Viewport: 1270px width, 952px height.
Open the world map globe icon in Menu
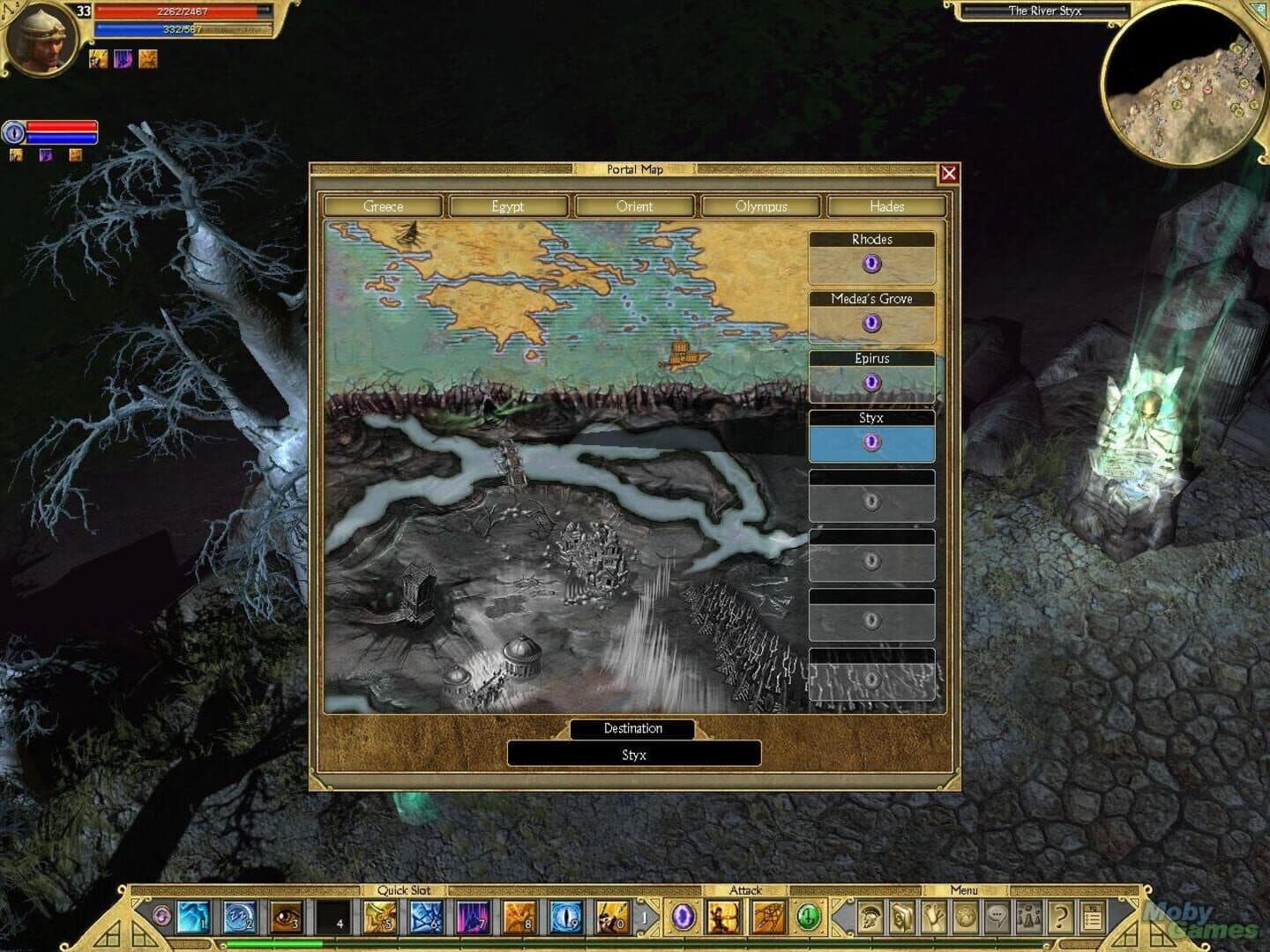coord(967,917)
